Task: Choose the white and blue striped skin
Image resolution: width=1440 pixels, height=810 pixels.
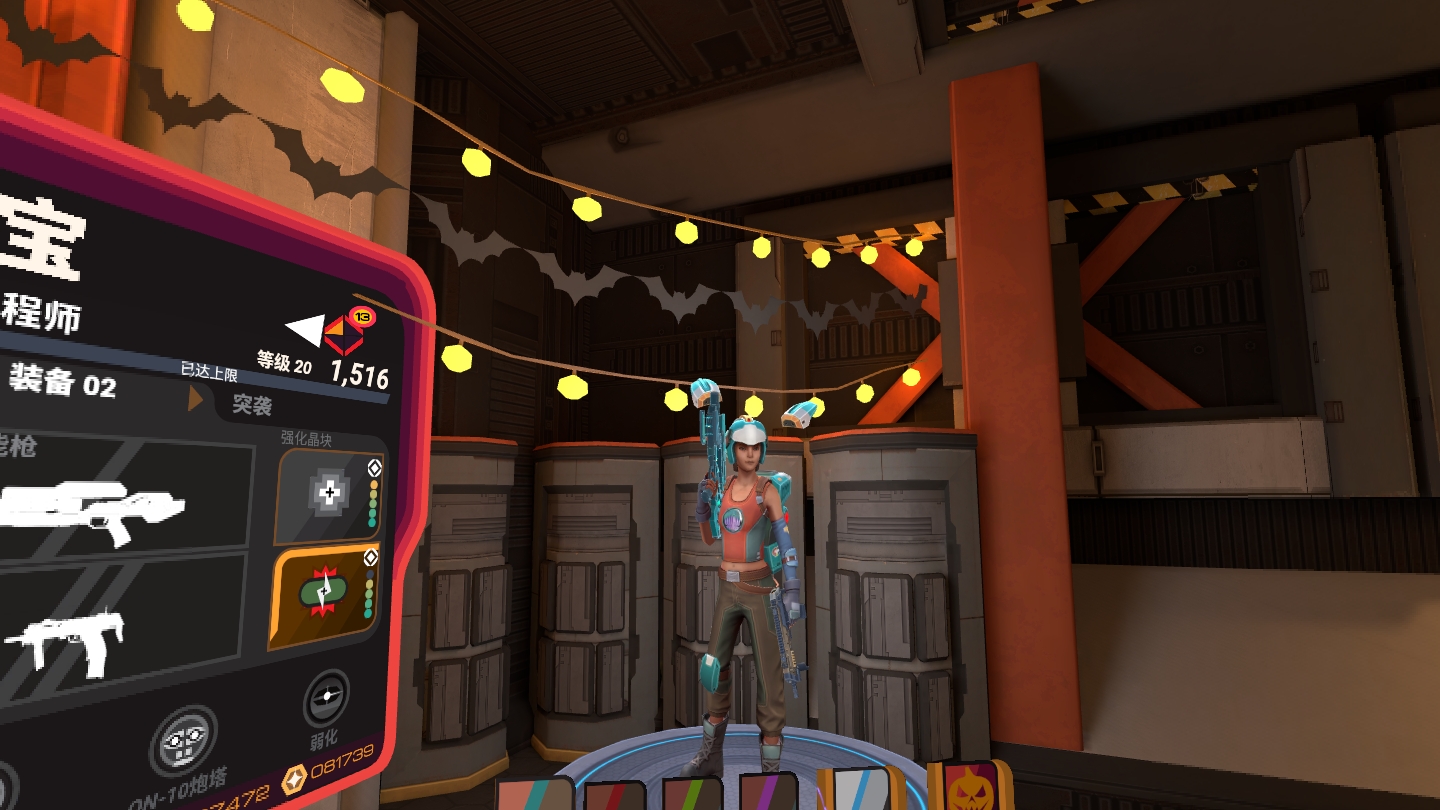Action: [861, 789]
